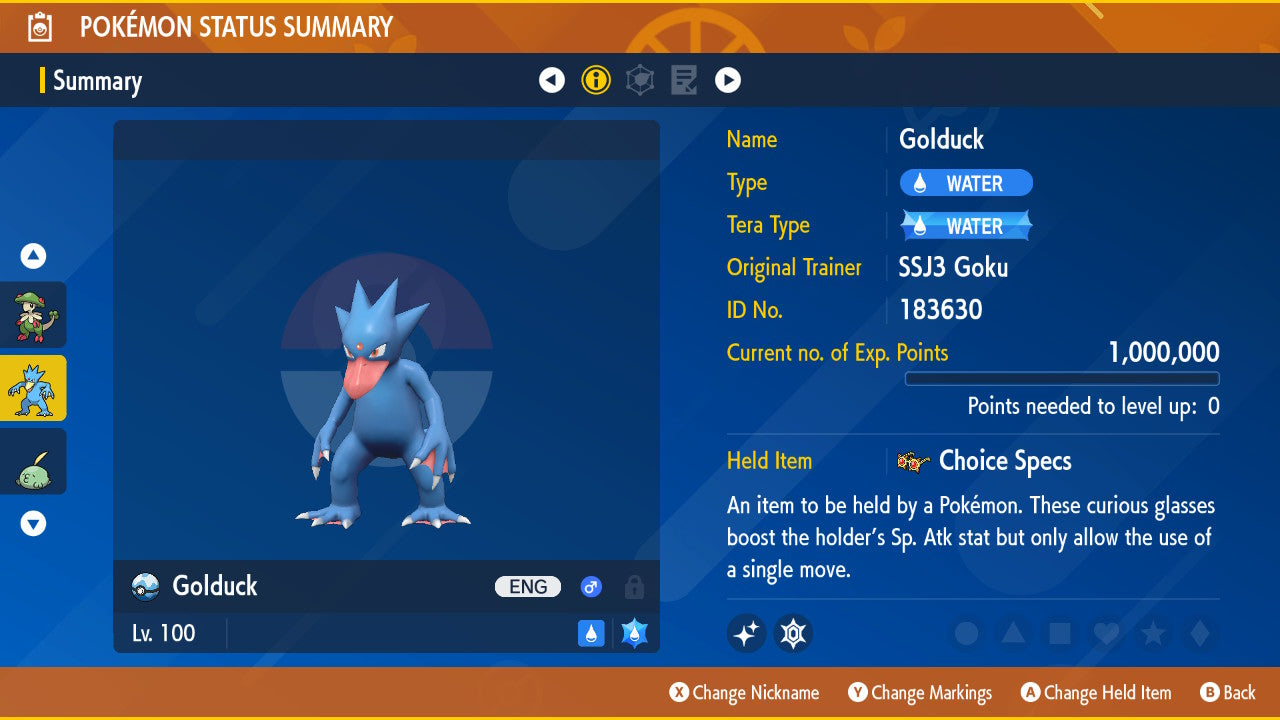Screen dimensions: 1280x720
Task: Toggle the heart marking
Action: click(1106, 633)
